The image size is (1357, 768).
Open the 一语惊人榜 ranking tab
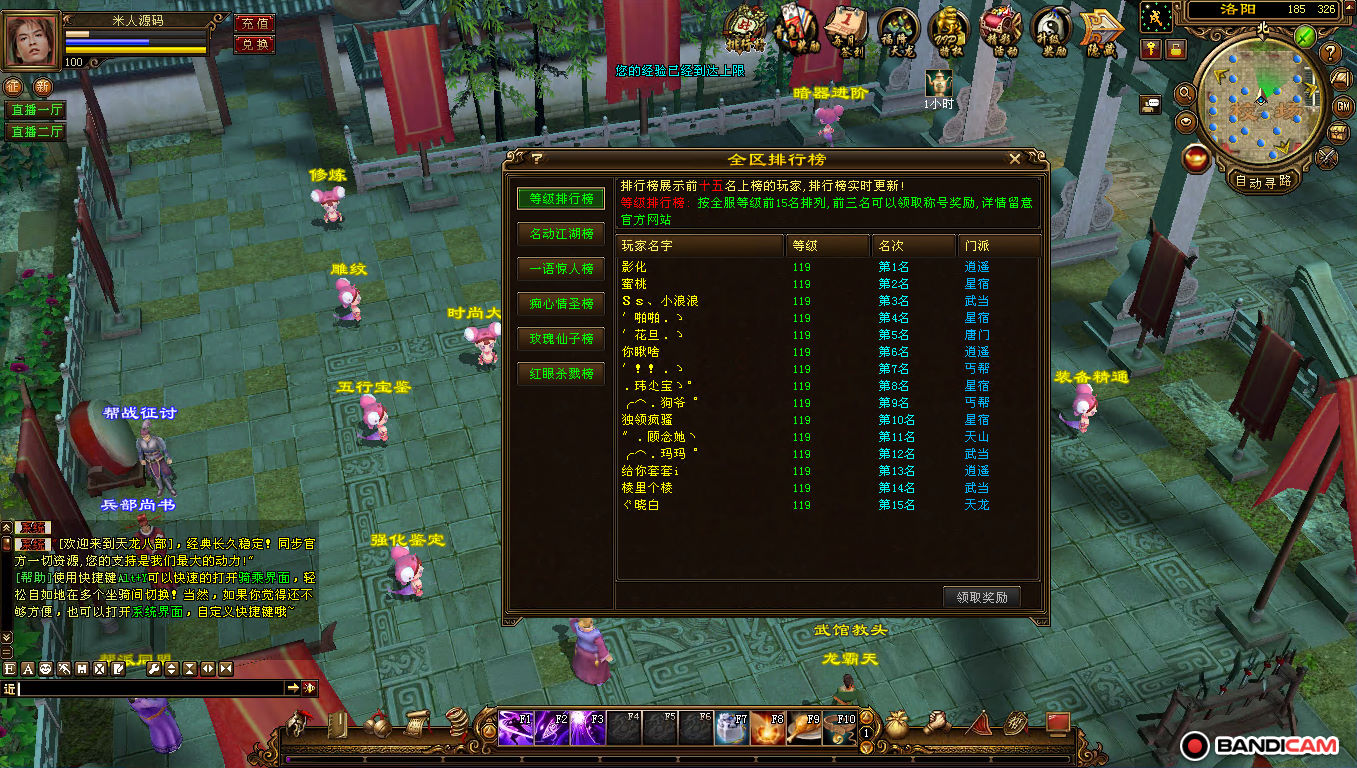tap(561, 268)
